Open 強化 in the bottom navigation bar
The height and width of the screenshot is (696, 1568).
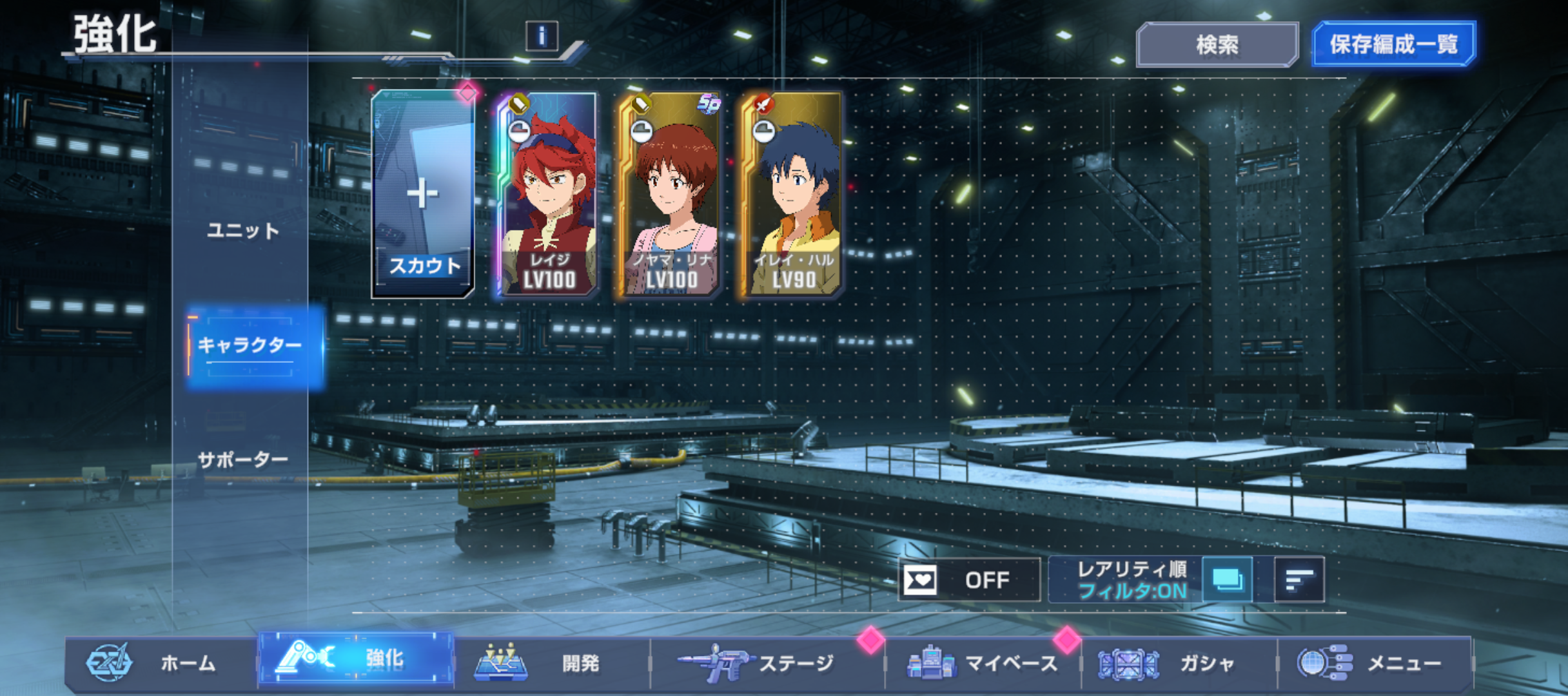coord(356,660)
